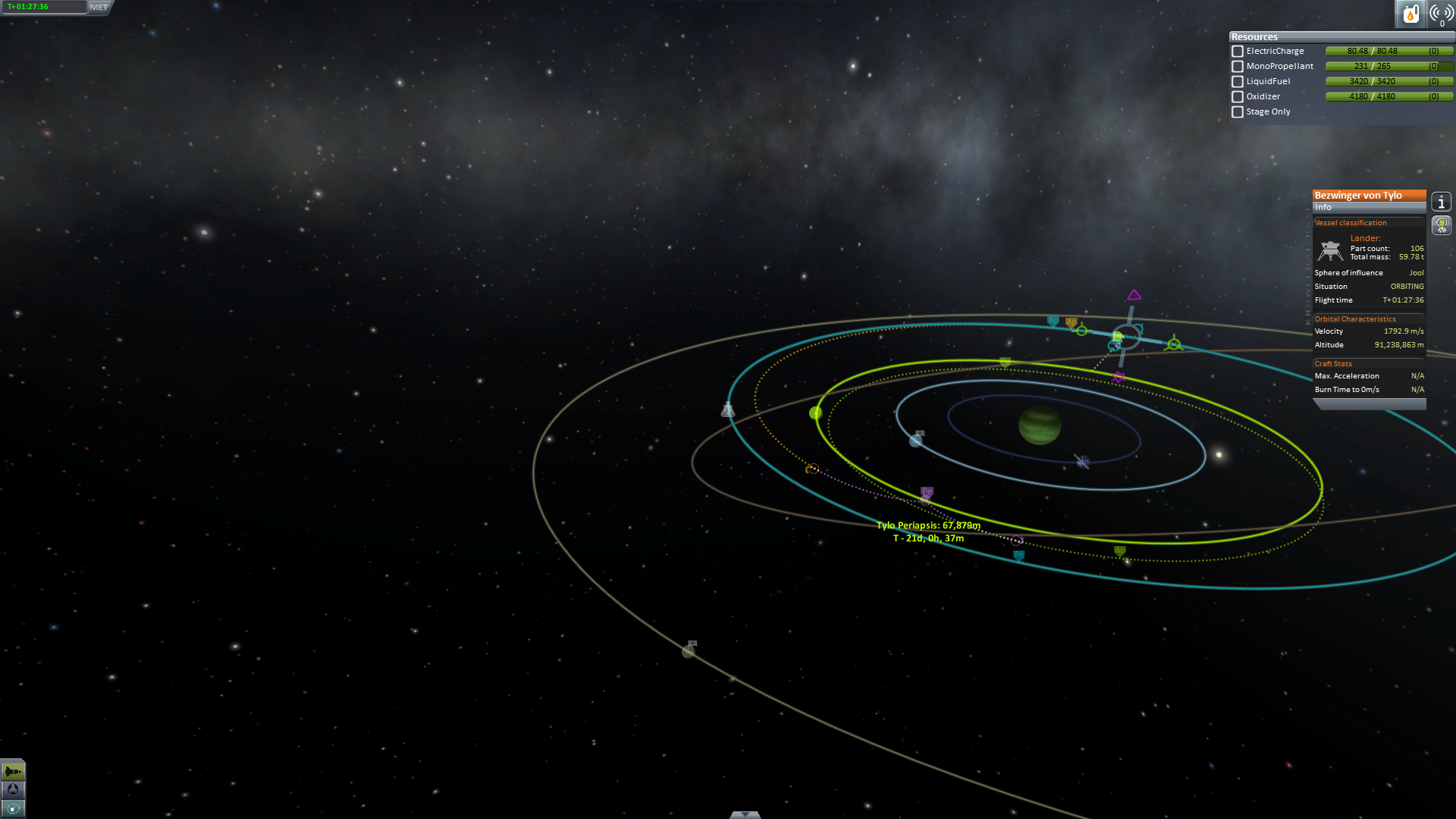Select the magenta normal maneuver handle

pyautogui.click(x=1134, y=295)
